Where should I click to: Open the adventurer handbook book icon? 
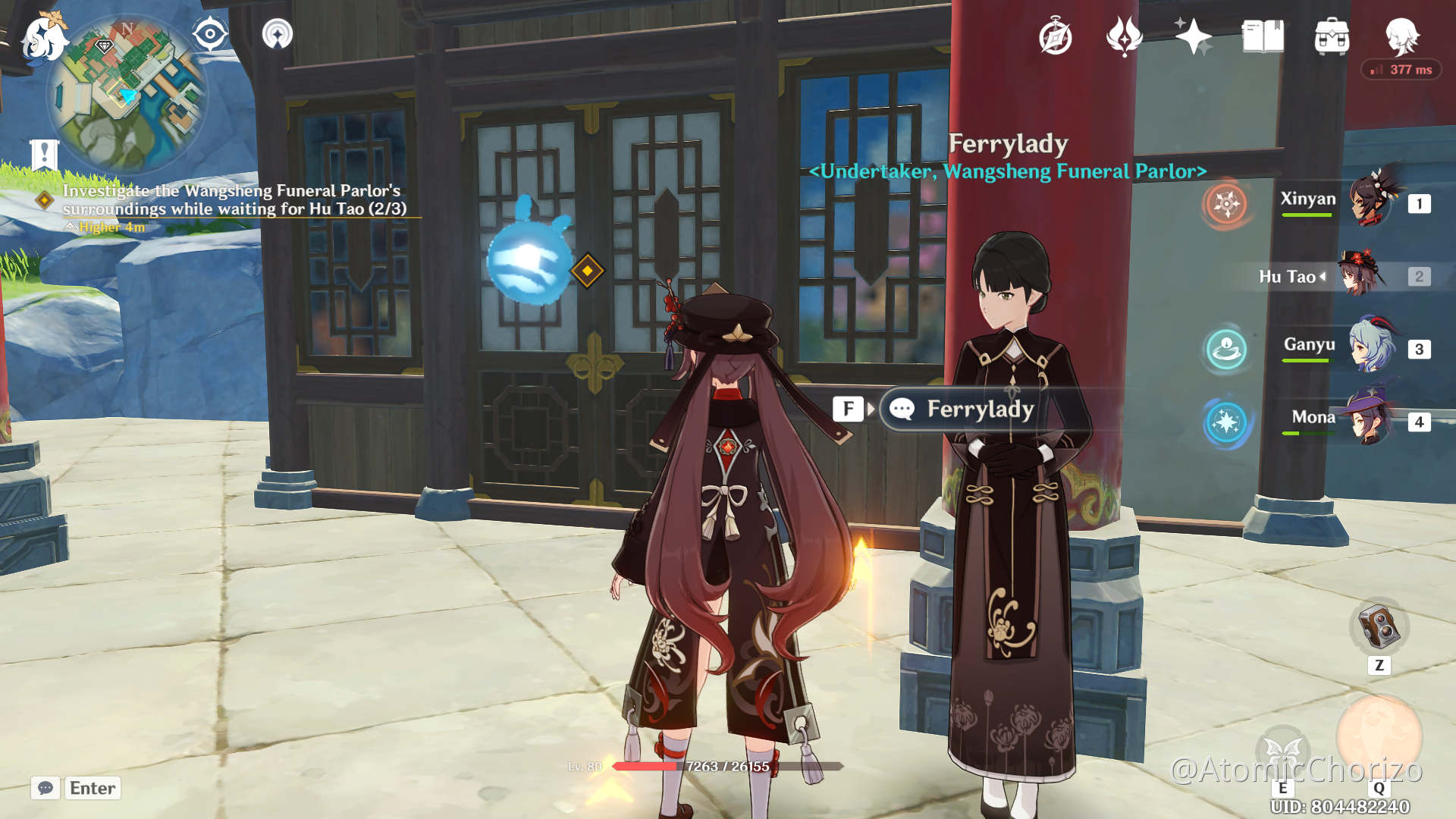[x=1263, y=36]
